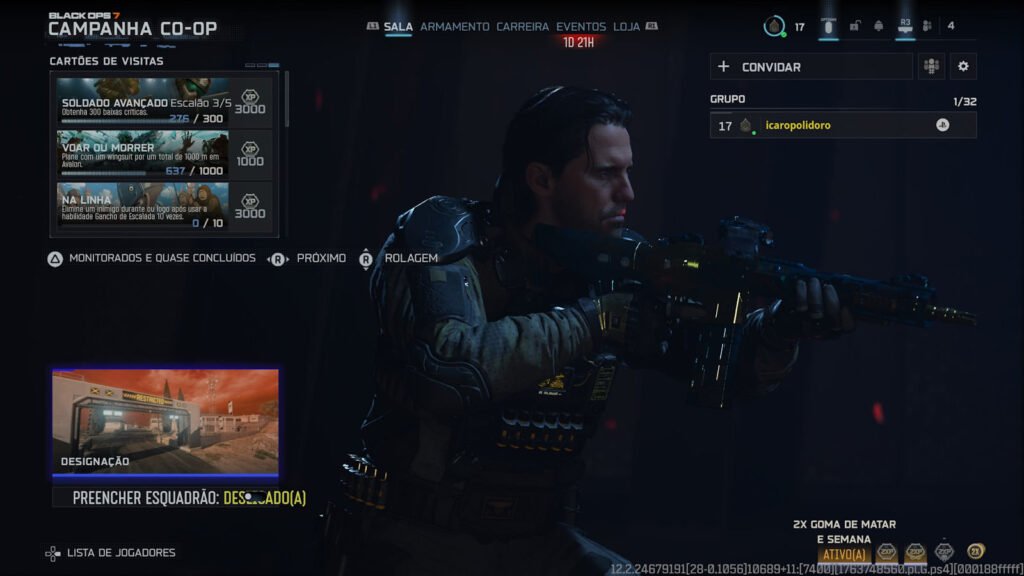Go to the CARREIRA tab
Screen dimensions: 1024x576
(x=522, y=27)
